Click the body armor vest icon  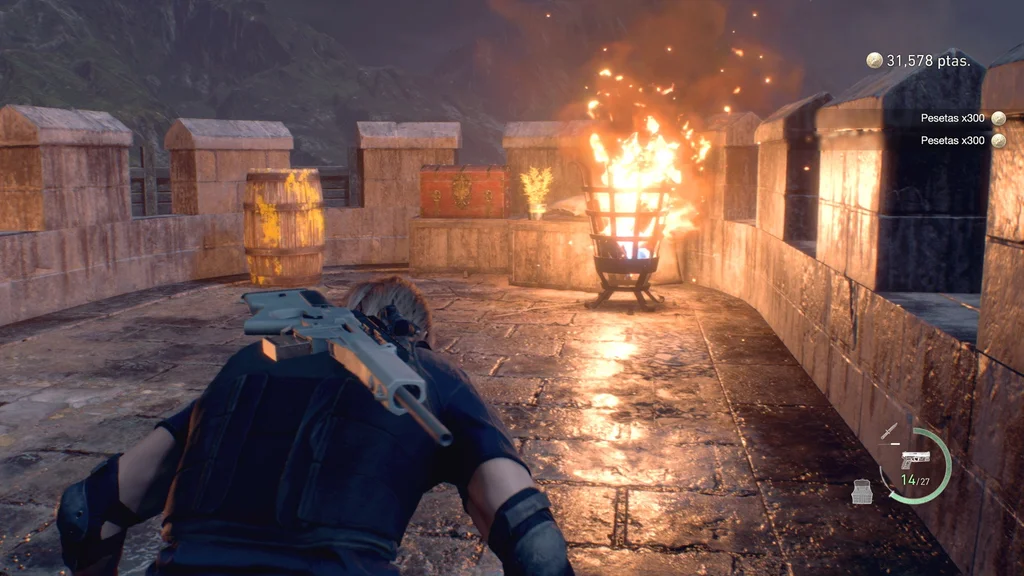point(862,490)
